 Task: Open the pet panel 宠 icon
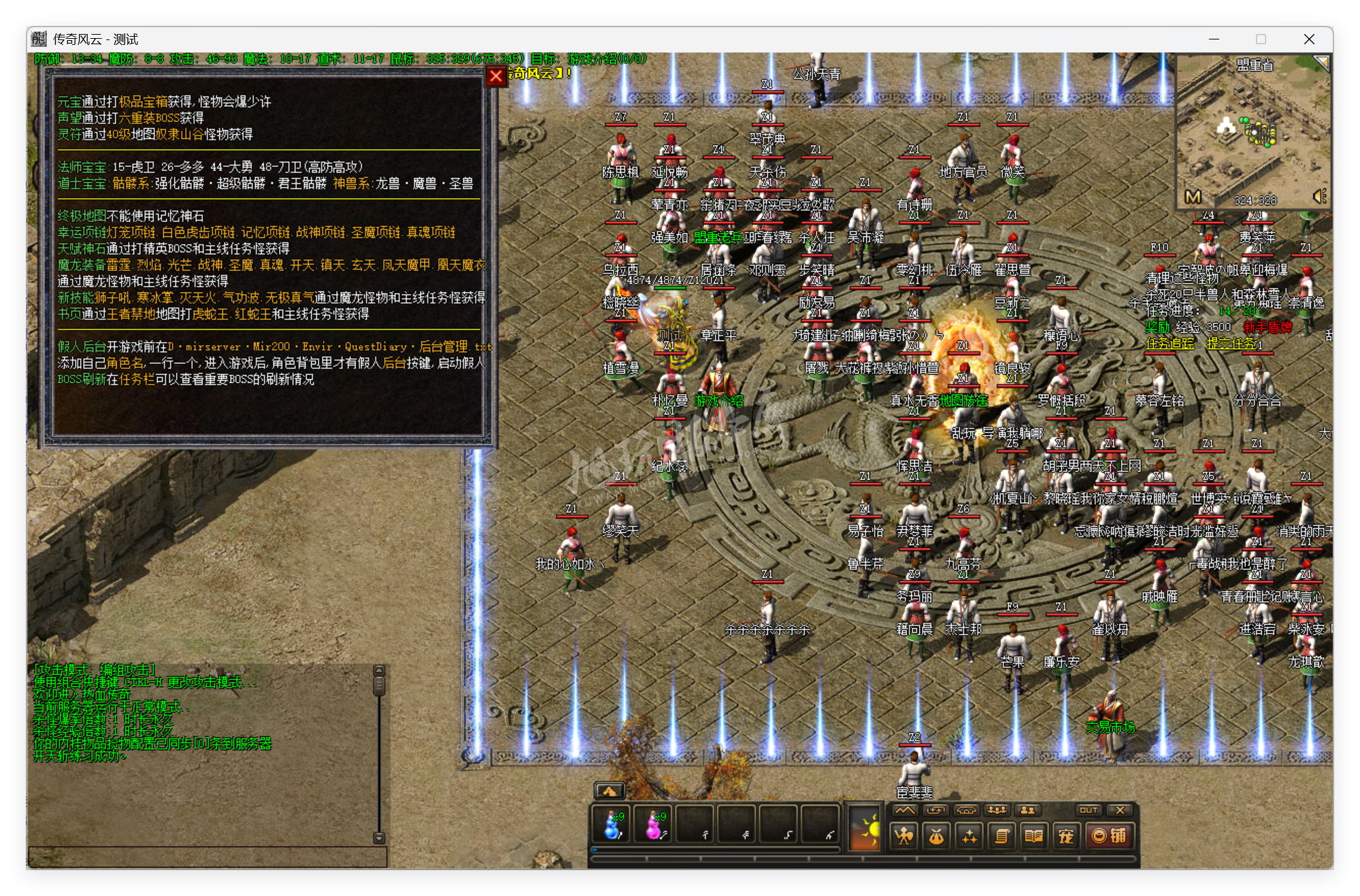[1067, 835]
